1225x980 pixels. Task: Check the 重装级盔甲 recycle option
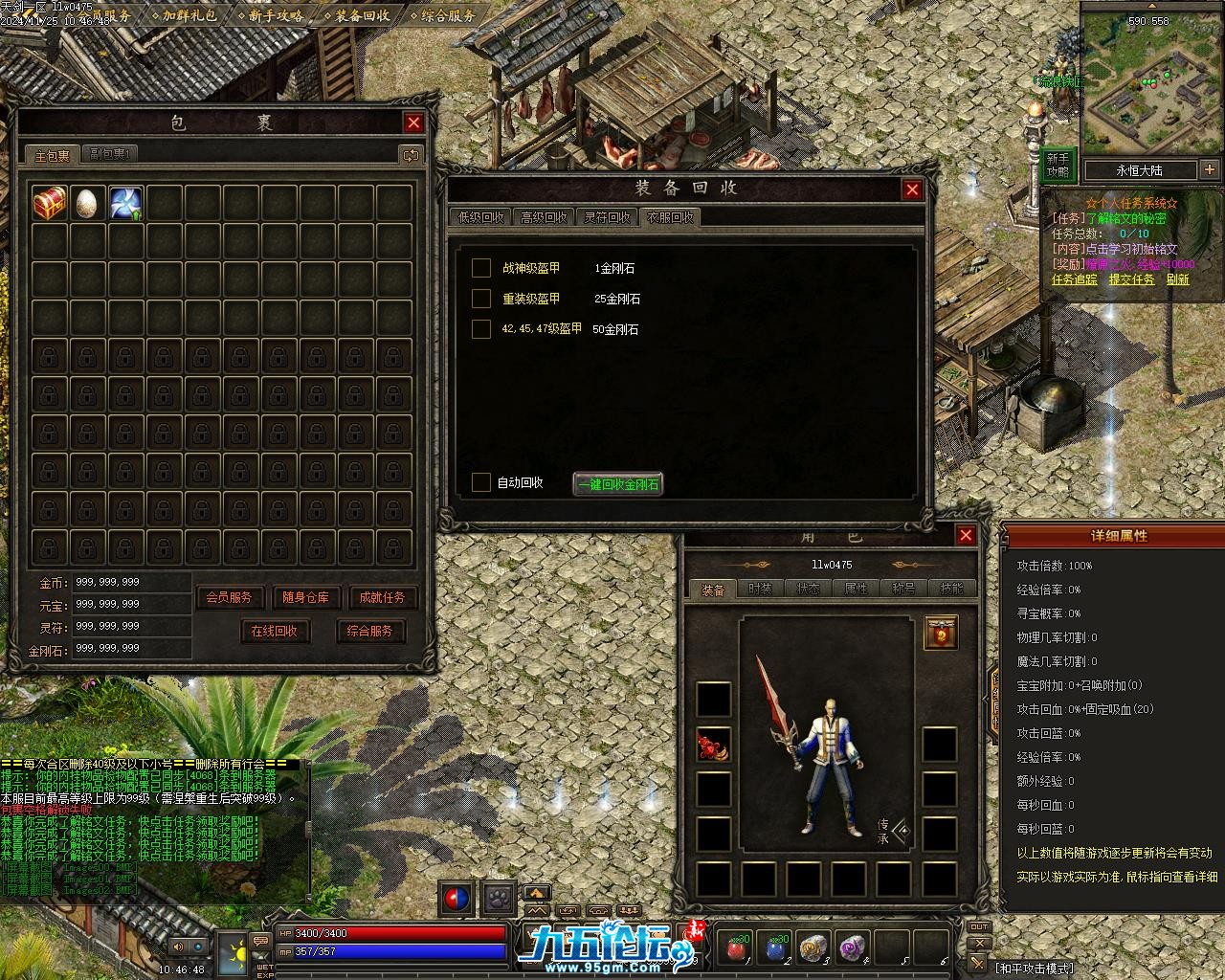(481, 299)
